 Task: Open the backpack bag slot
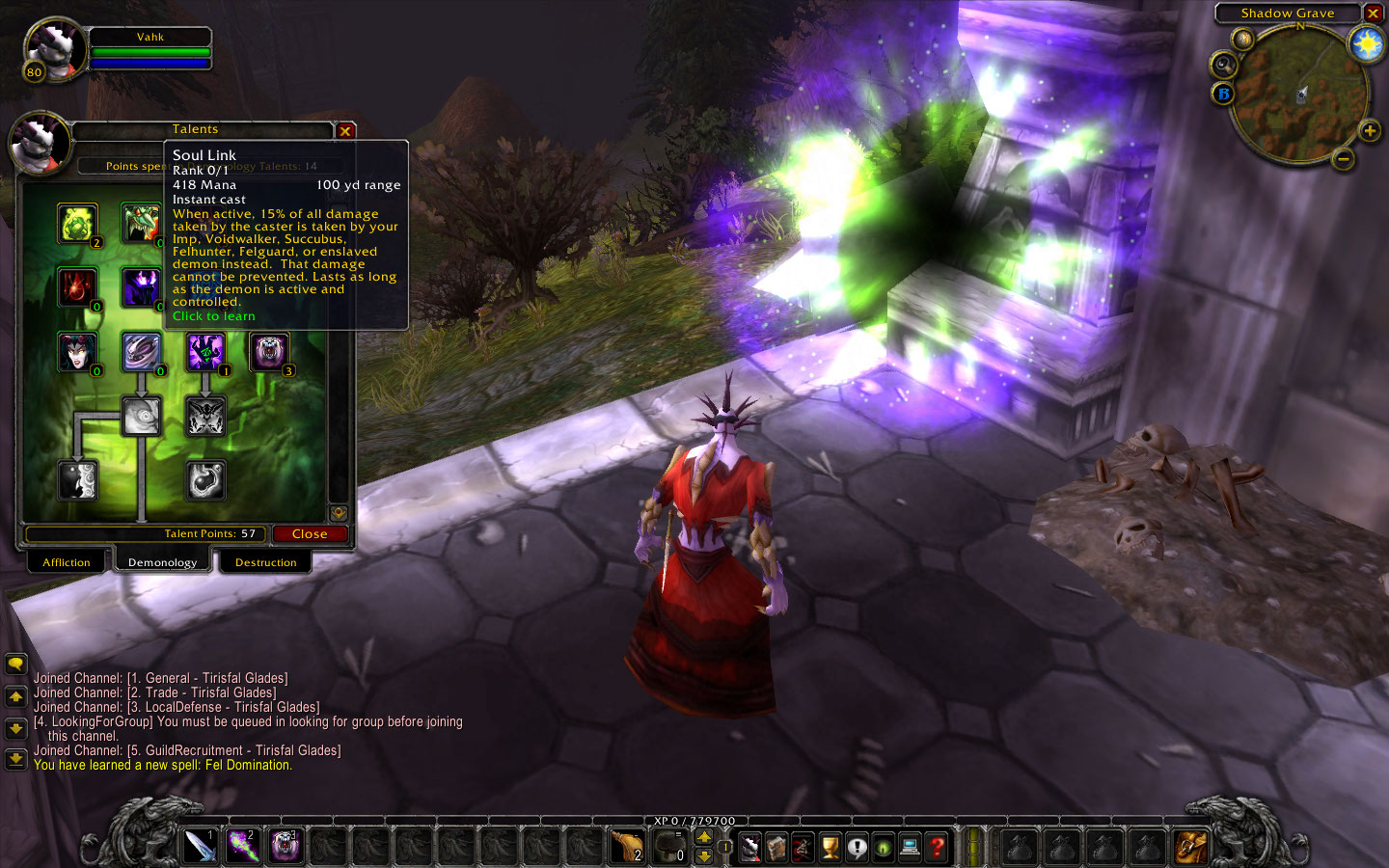click(1190, 847)
